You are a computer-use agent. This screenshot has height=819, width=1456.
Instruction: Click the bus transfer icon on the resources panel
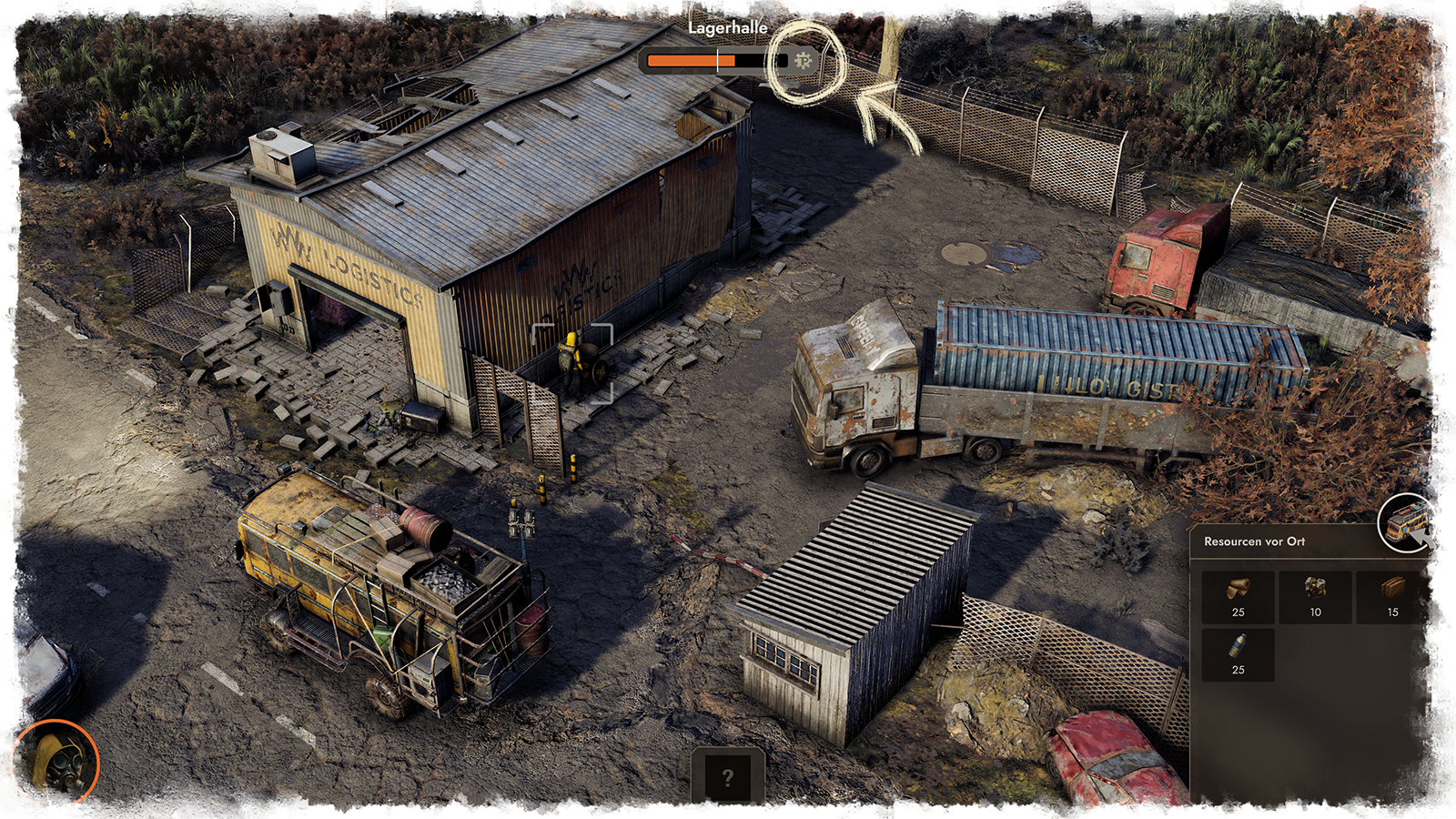1407,523
